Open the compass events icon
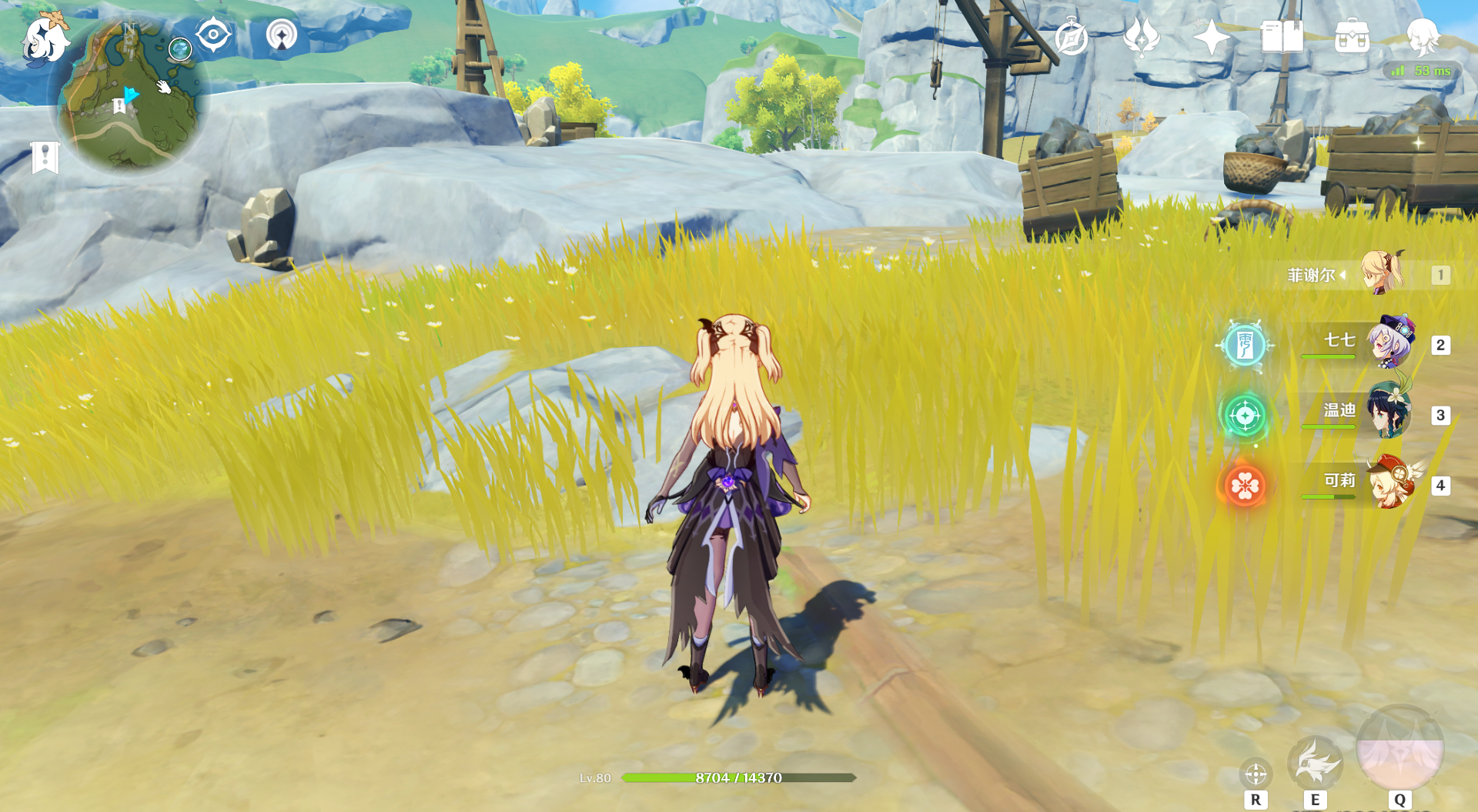Screen dimensions: 1478x812 point(1071,37)
